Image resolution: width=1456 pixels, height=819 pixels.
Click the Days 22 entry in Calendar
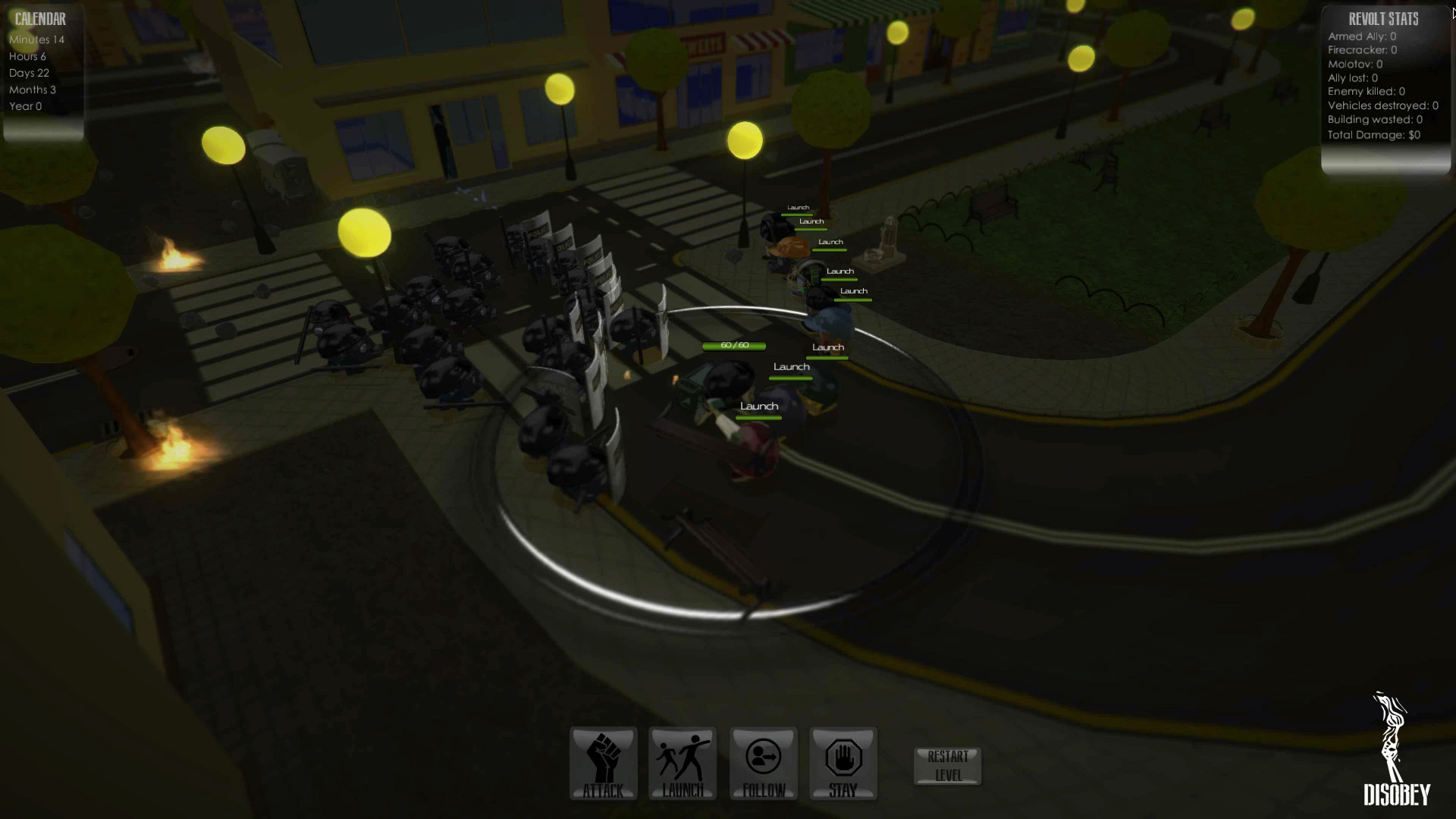29,73
